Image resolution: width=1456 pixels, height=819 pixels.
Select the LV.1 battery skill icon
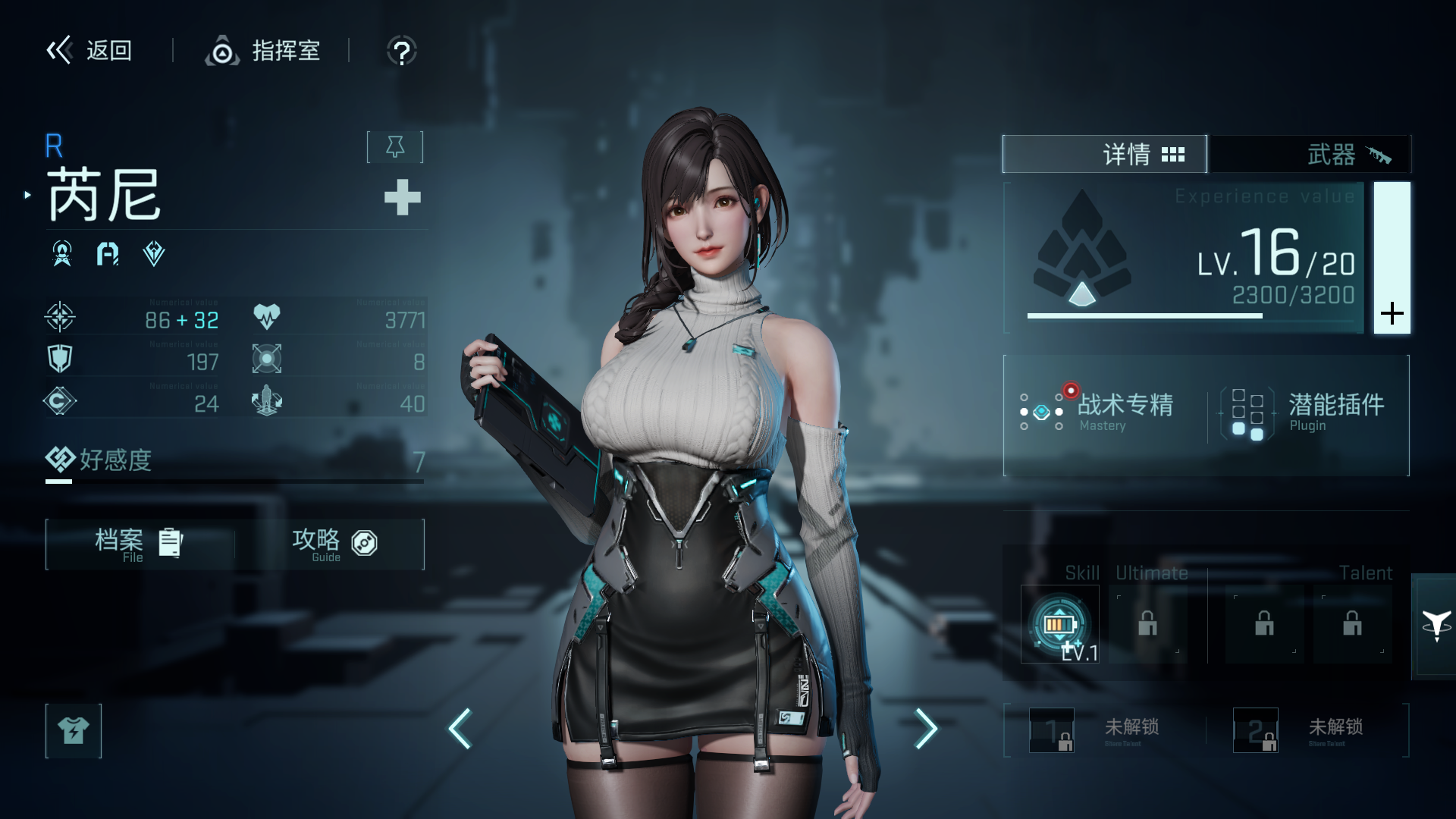1059,625
